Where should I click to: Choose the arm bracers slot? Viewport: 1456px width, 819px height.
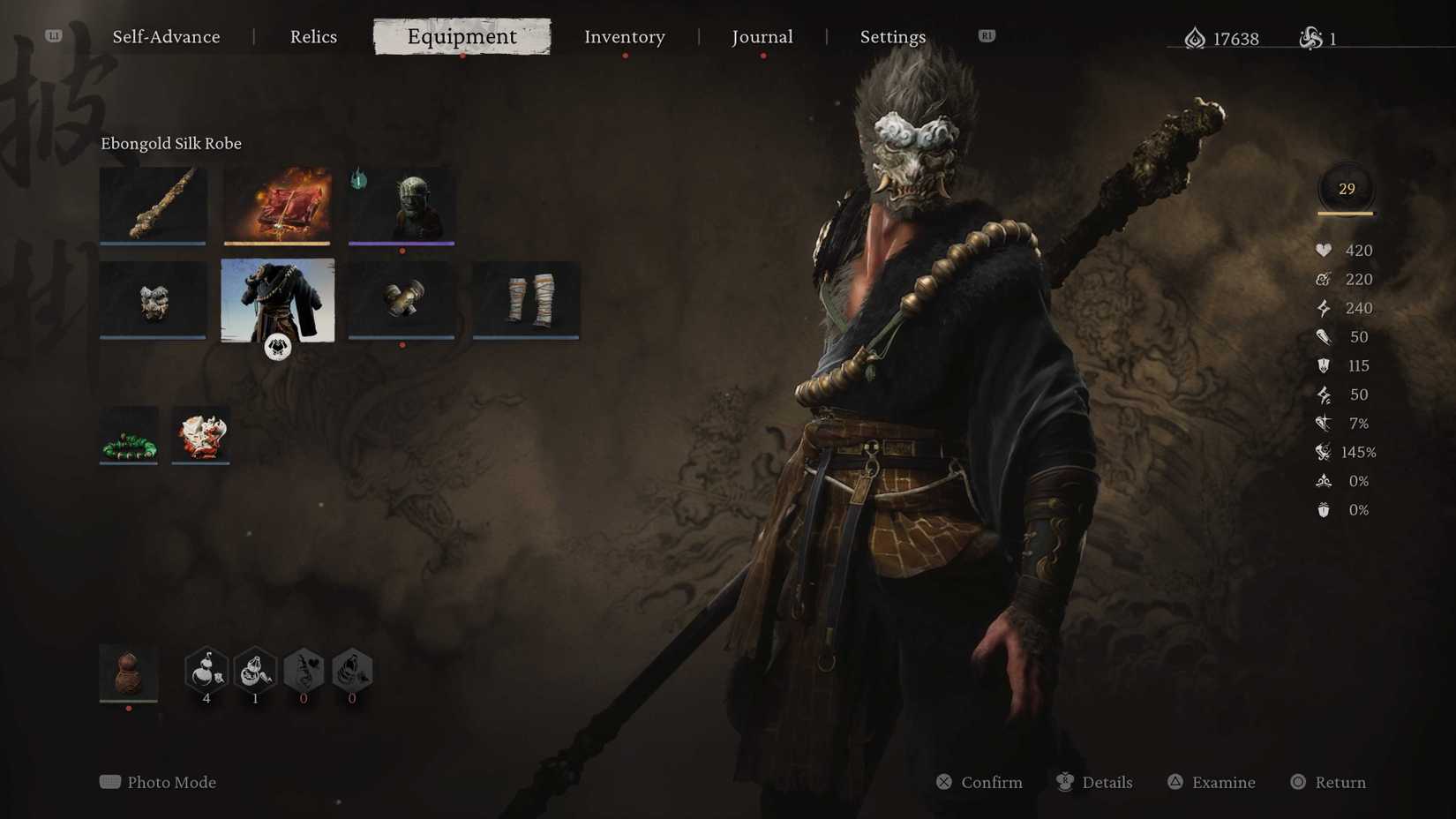tap(402, 300)
